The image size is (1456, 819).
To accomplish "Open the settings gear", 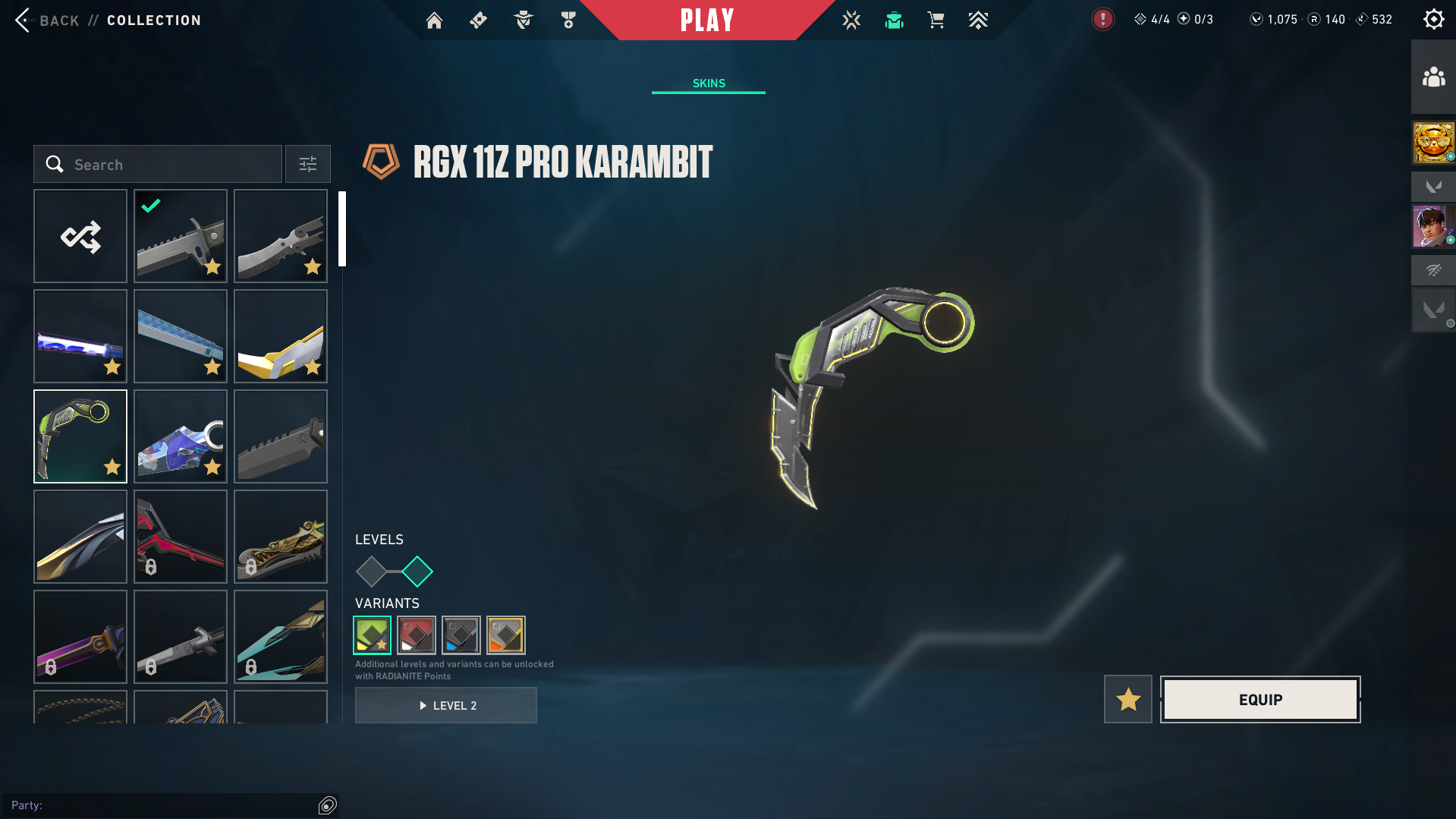I will (x=1433, y=20).
